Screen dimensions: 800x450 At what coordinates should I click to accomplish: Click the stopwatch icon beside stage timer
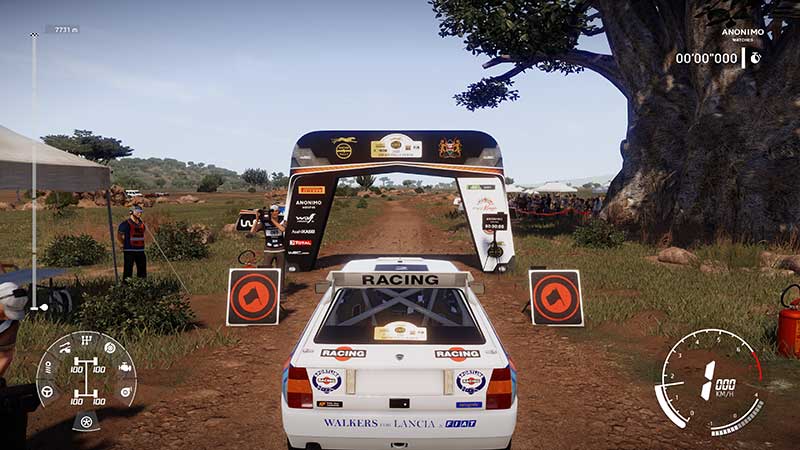click(x=755, y=58)
